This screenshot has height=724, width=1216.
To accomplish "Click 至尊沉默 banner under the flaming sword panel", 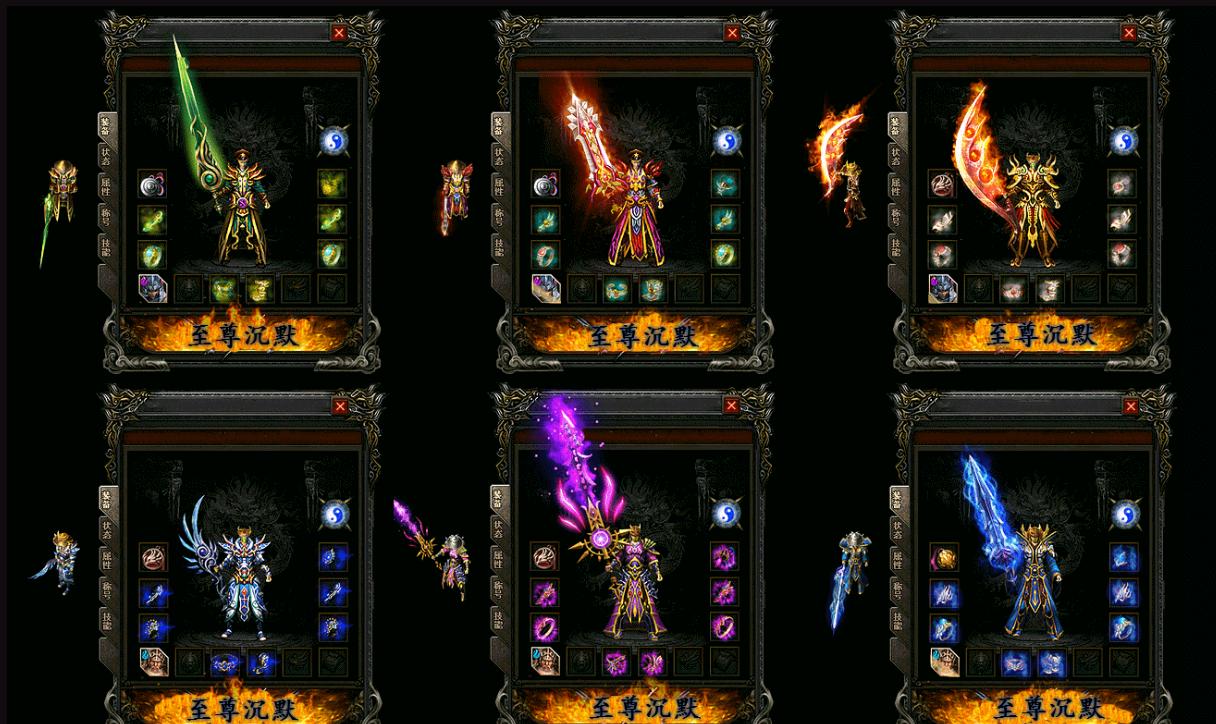I will (641, 334).
